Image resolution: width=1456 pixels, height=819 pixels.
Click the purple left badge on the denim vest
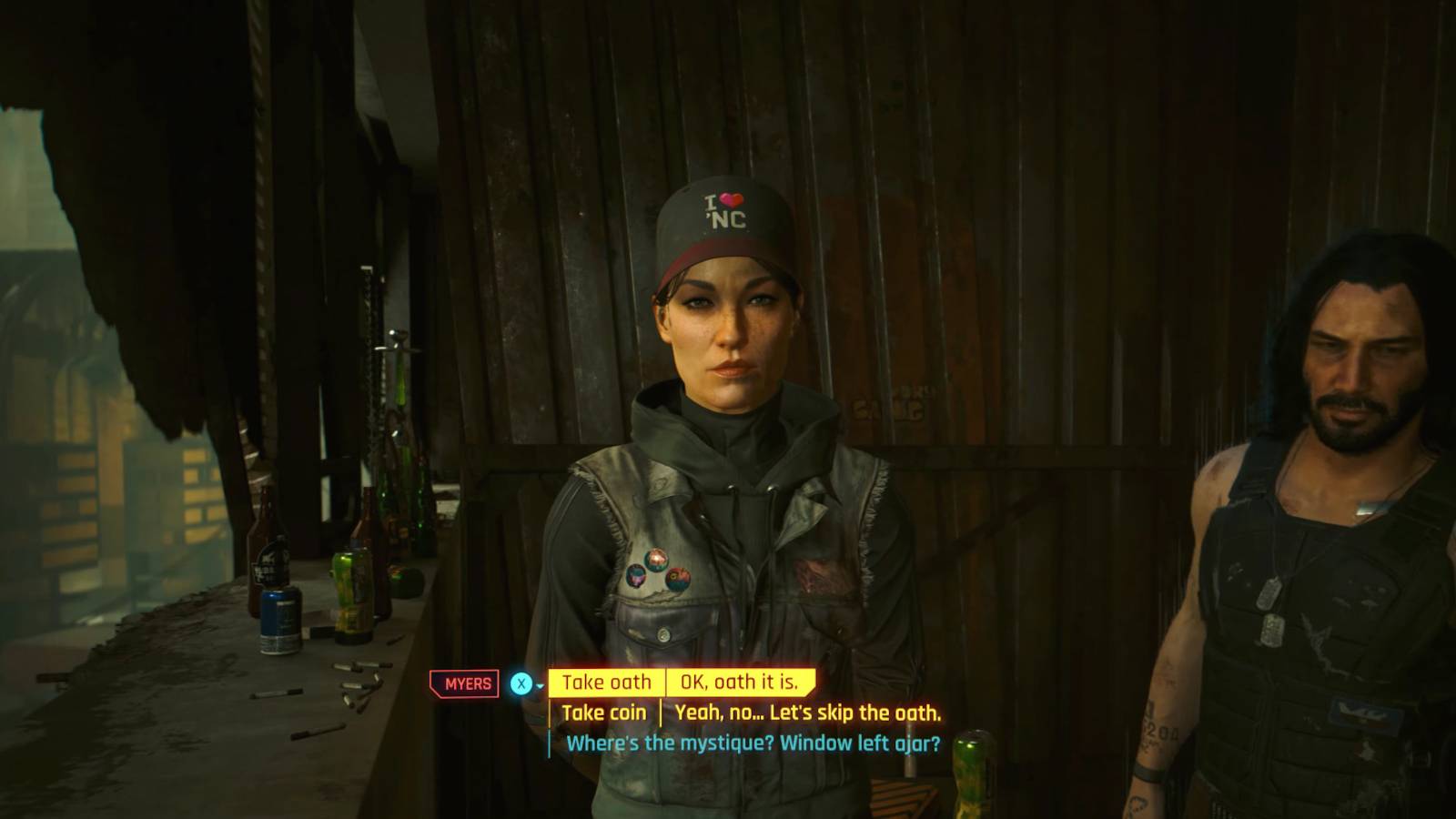[x=635, y=577]
